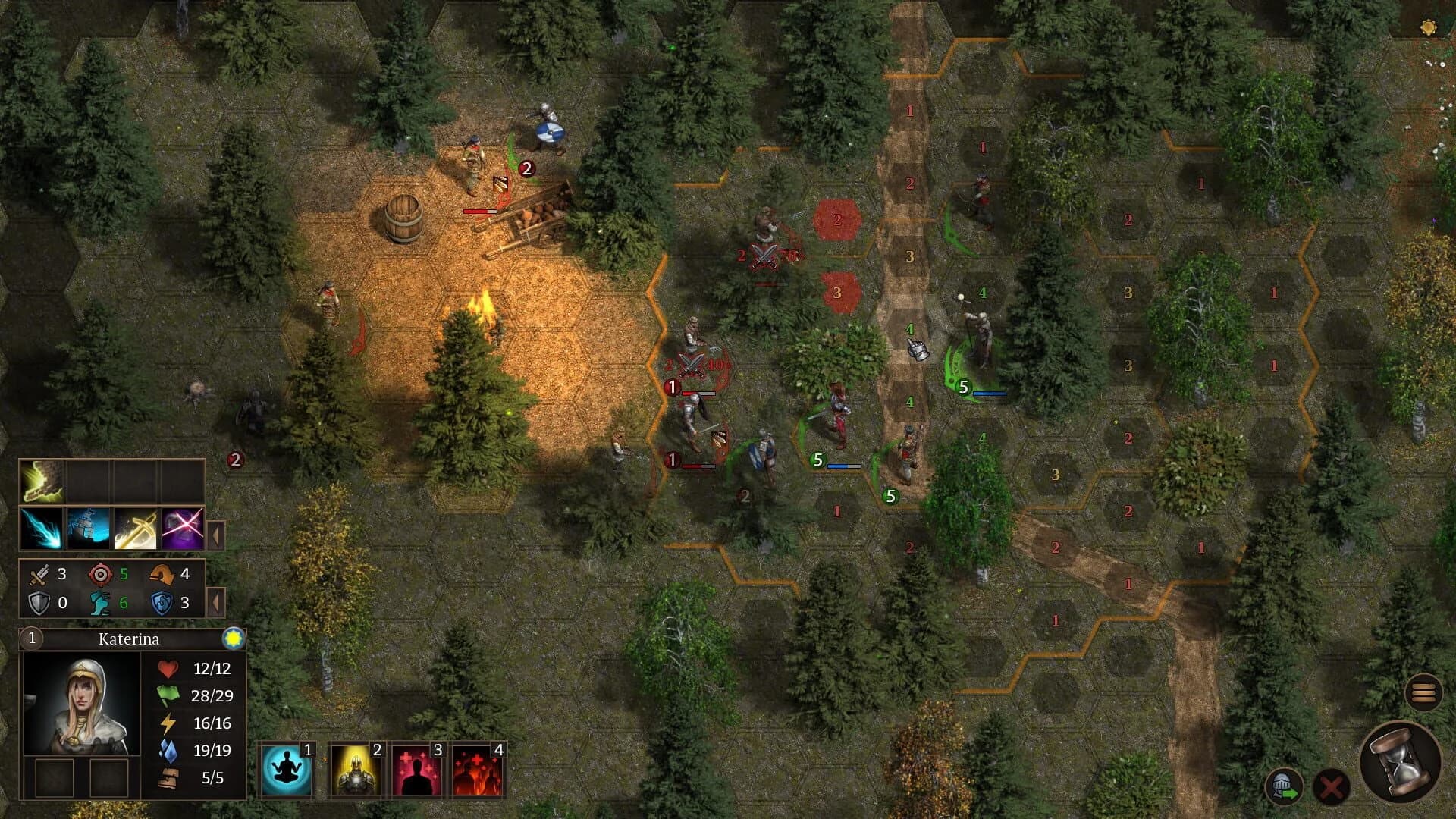Open Katerina's character panel header

click(x=129, y=639)
